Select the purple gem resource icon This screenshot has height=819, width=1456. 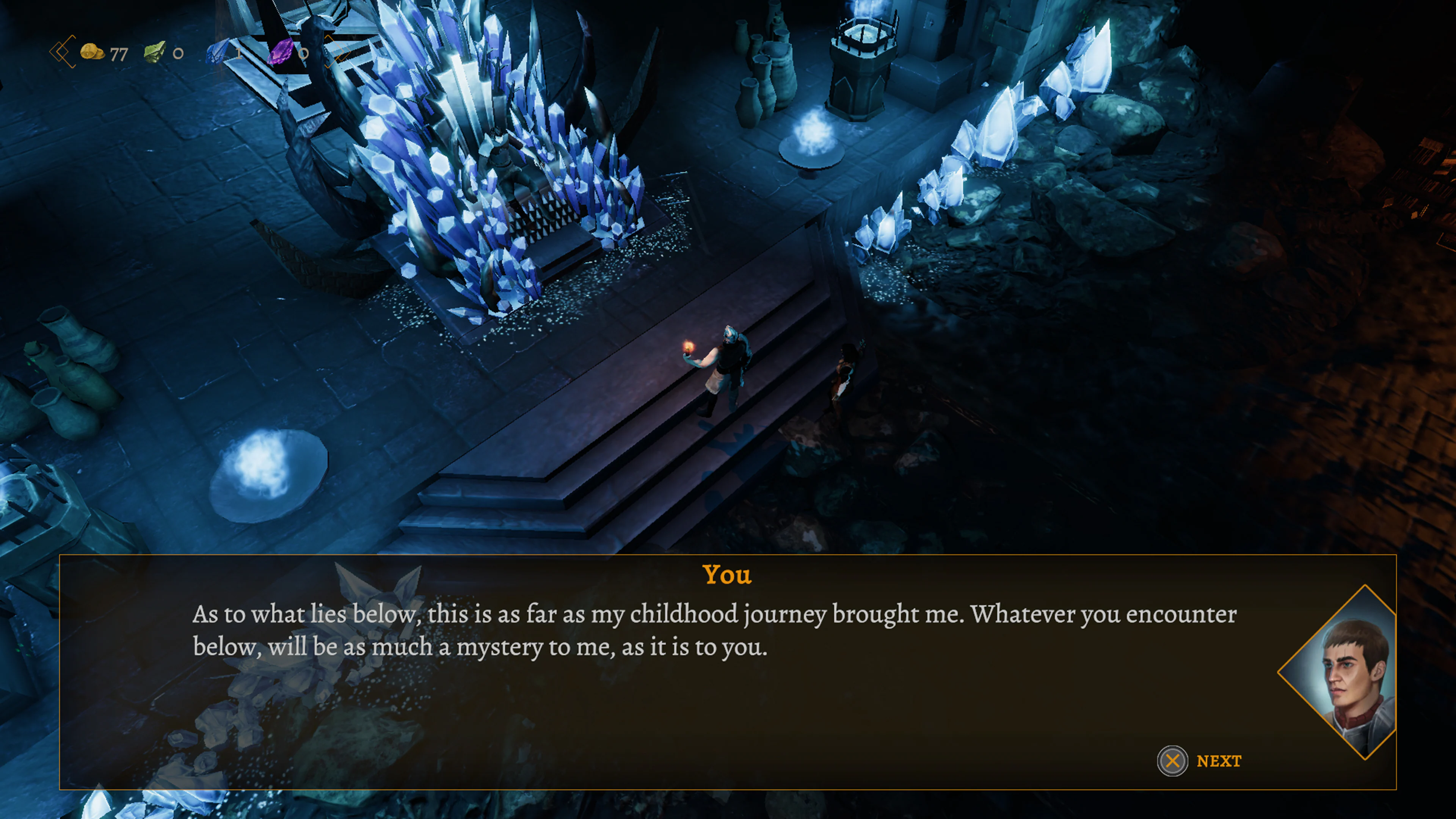281,52
